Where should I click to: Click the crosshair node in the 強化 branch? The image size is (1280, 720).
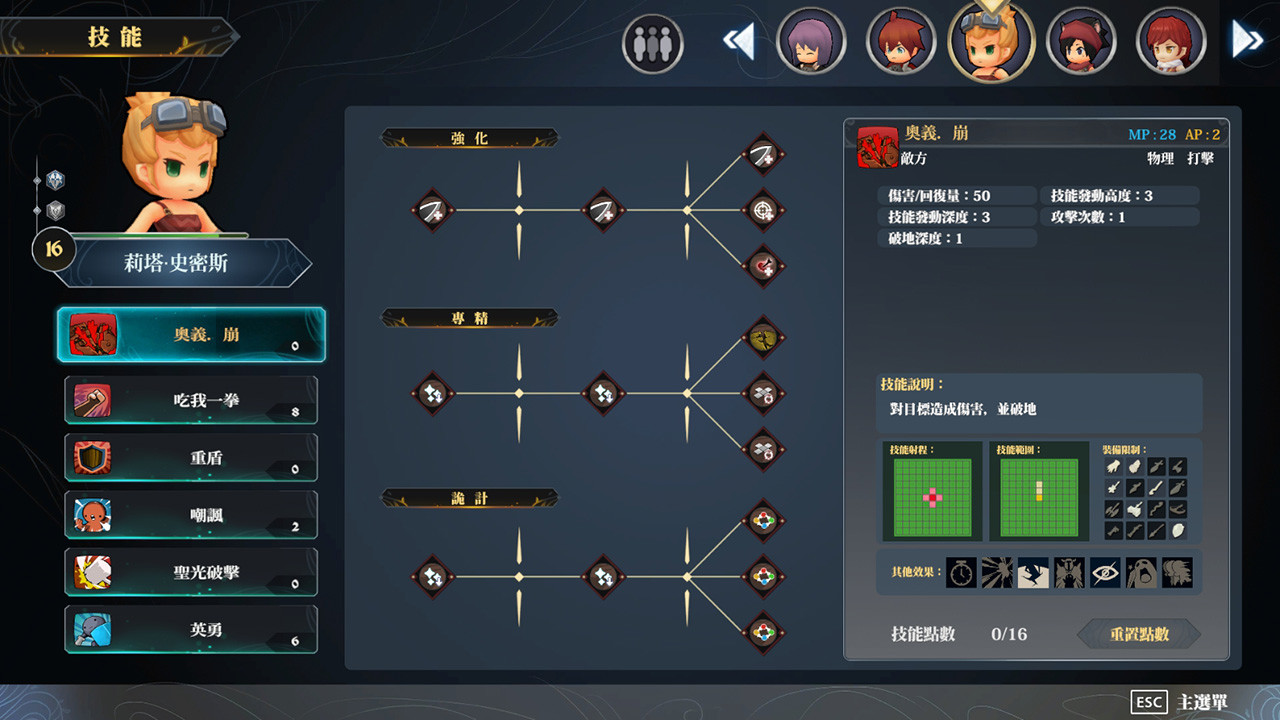tap(763, 211)
